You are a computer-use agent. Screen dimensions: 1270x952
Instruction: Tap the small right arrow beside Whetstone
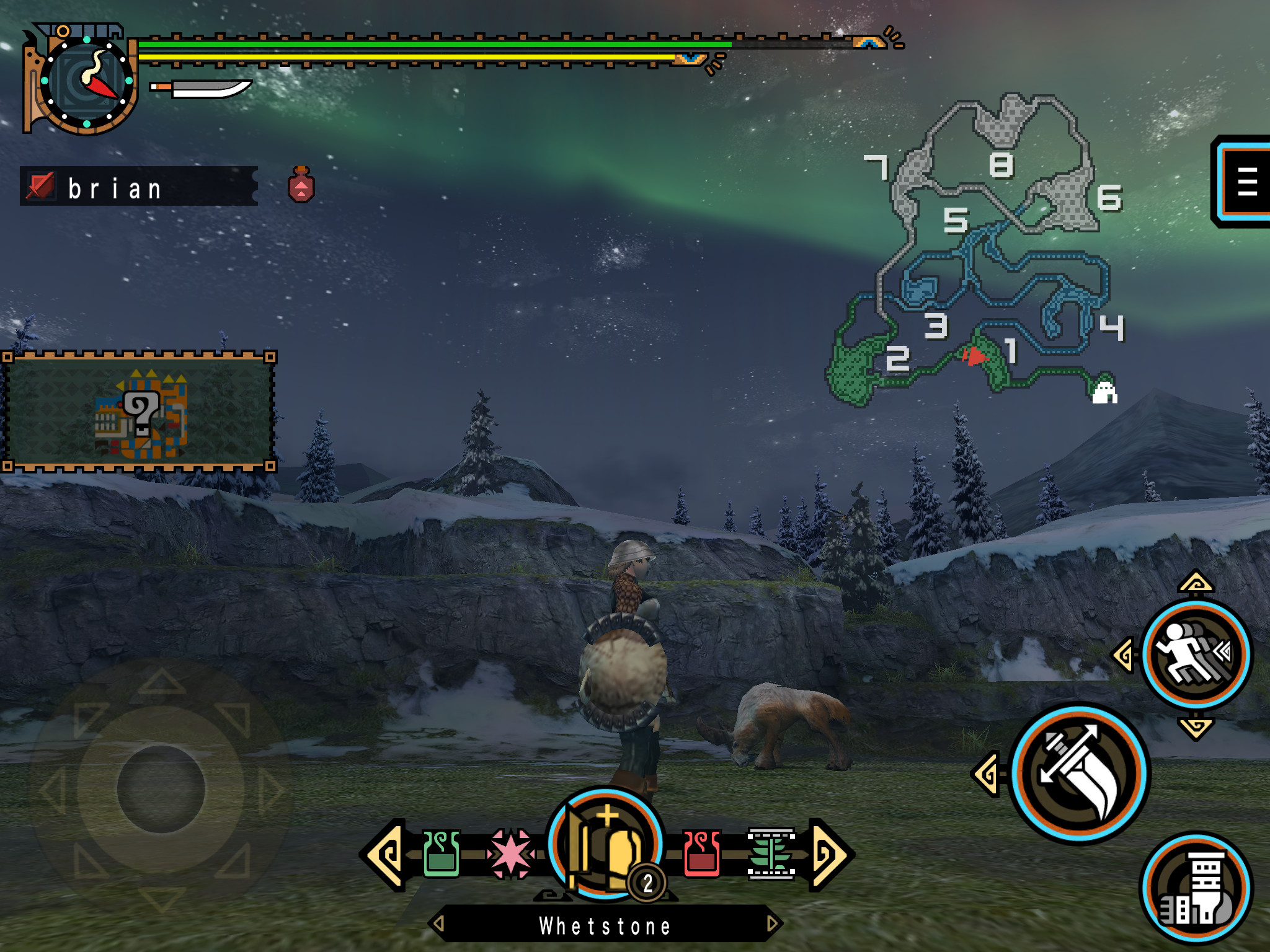[772, 924]
